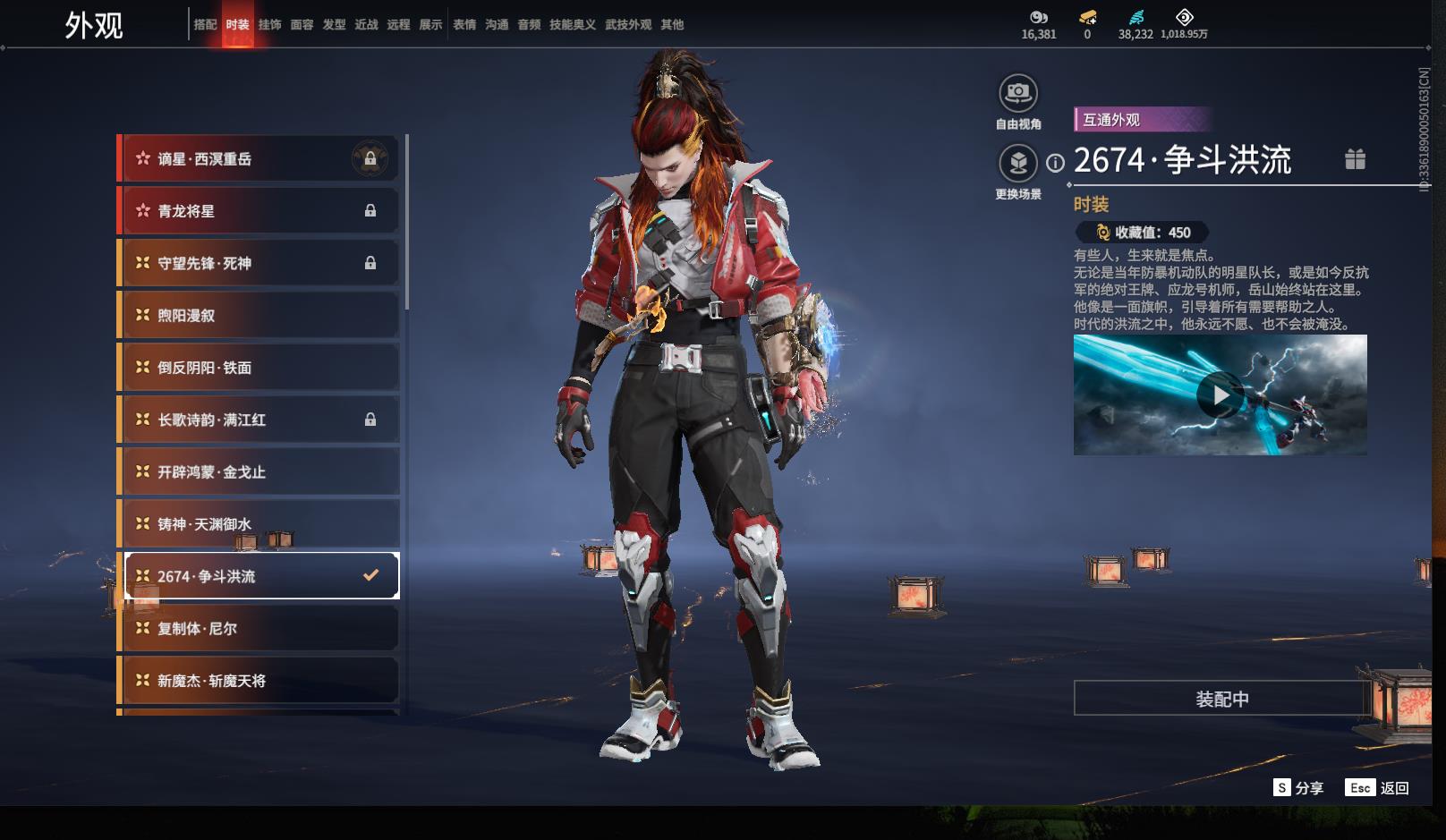Choose the 新魔杰·斩魔天将 outfit
Viewport: 1446px width, 840px height.
point(259,681)
